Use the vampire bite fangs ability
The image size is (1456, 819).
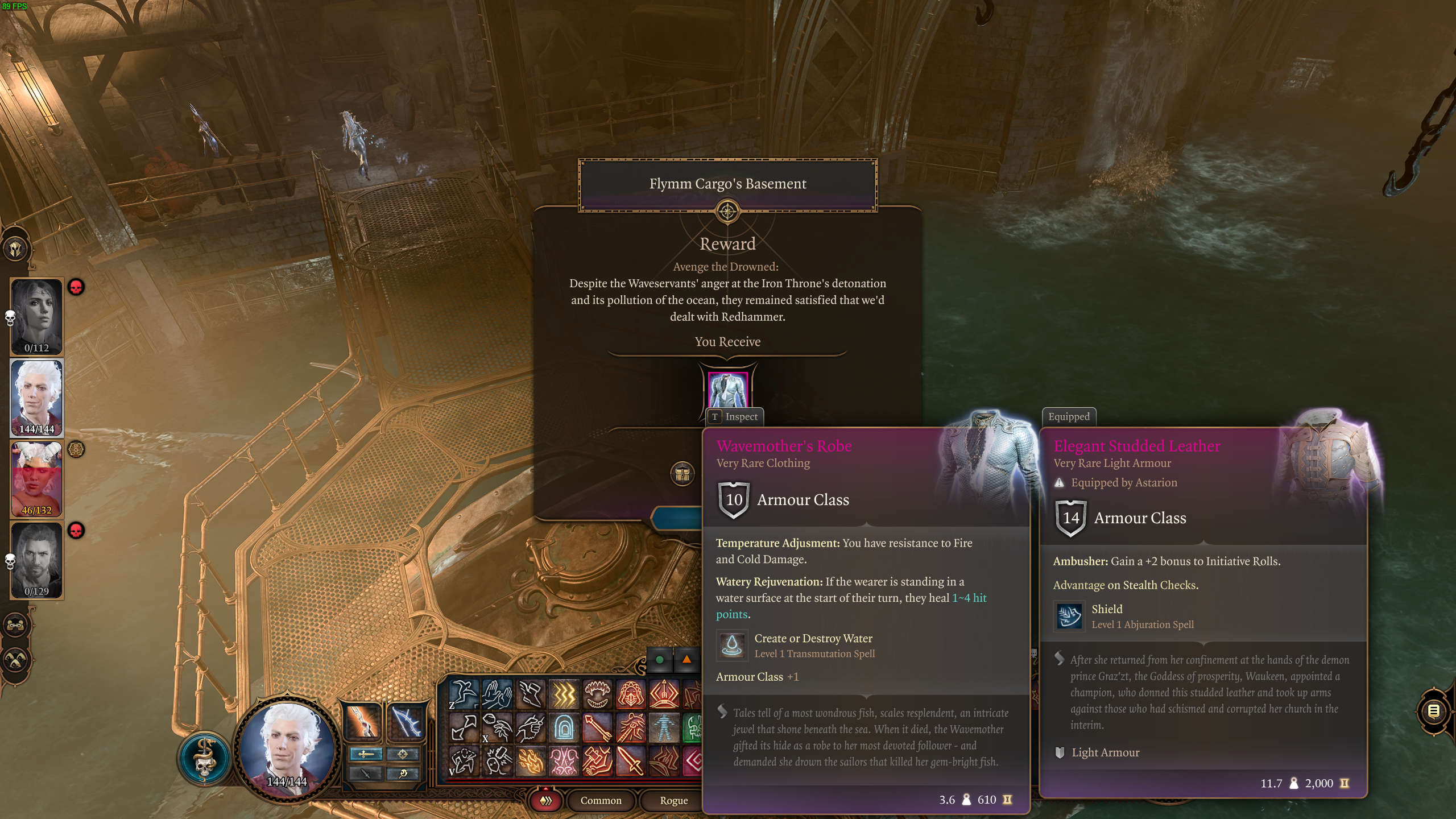point(597,694)
